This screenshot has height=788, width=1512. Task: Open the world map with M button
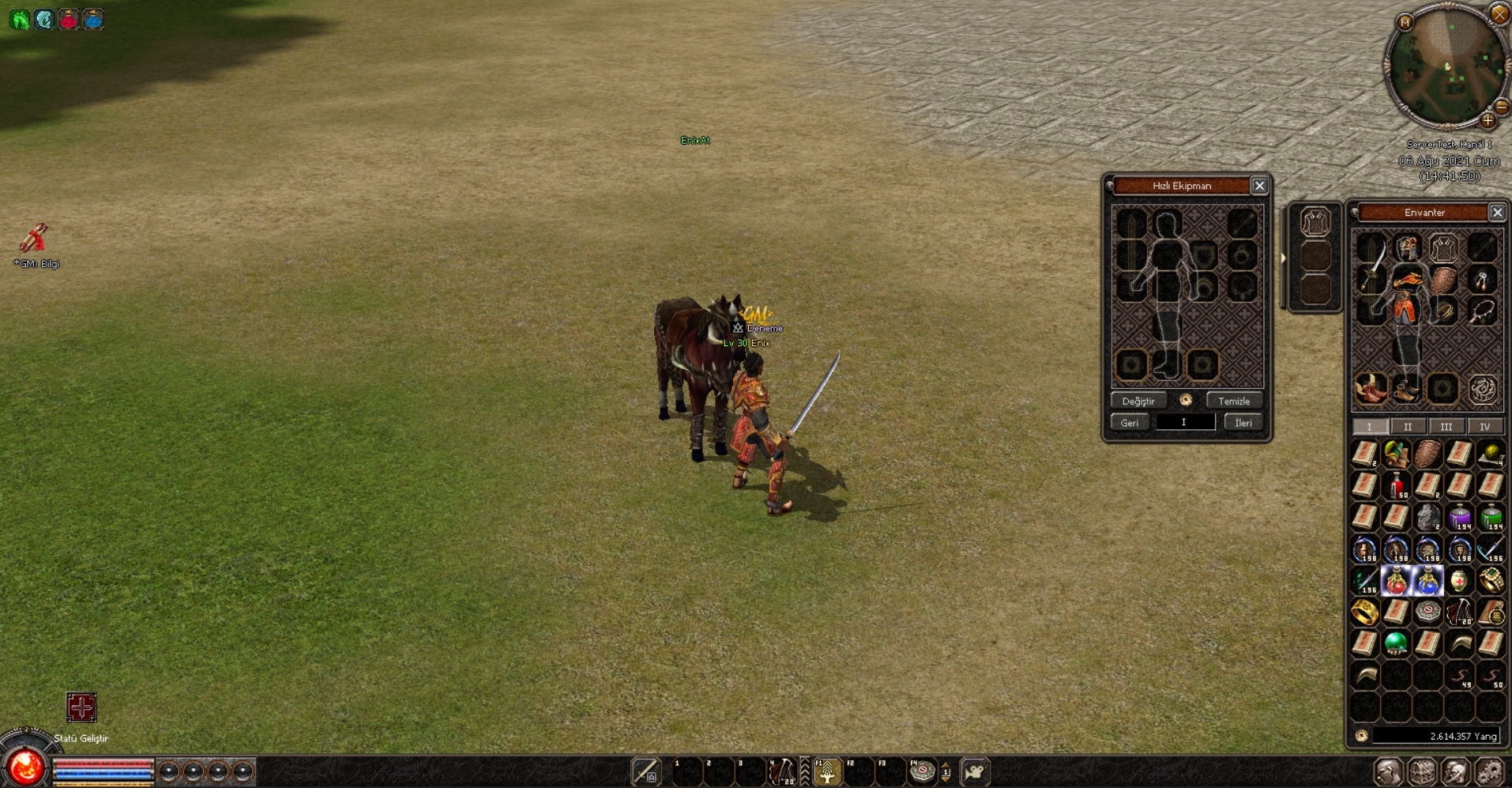(x=1405, y=22)
